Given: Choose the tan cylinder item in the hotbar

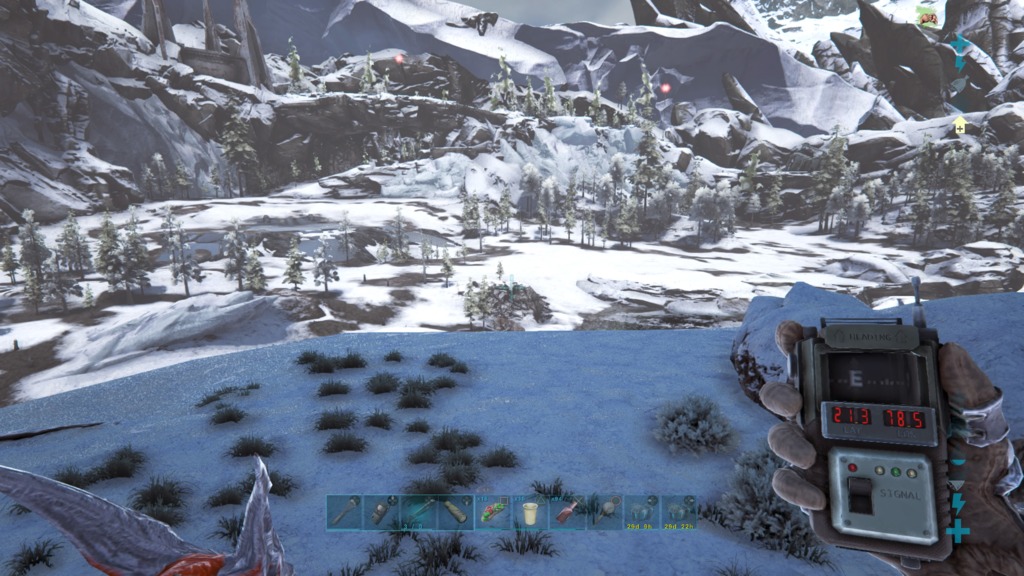Looking at the screenshot, I should (x=454, y=512).
